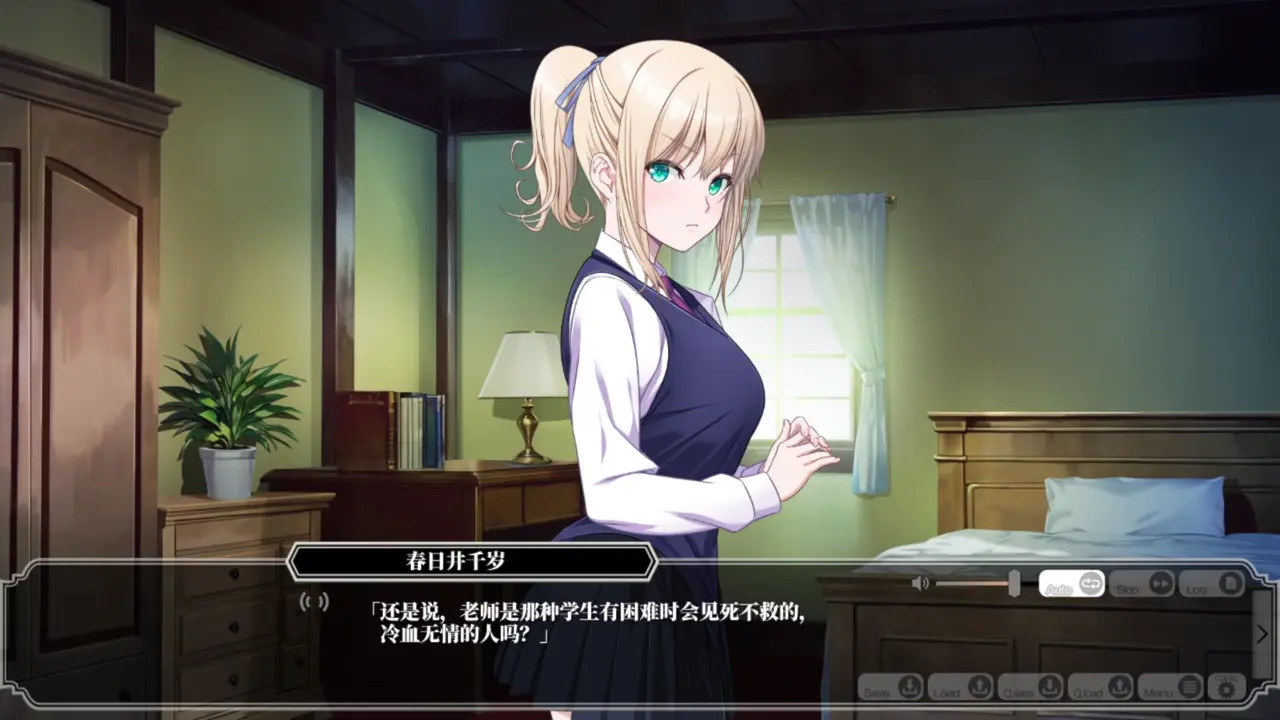Open the Load menu
The image size is (1280, 720).
pyautogui.click(x=961, y=688)
